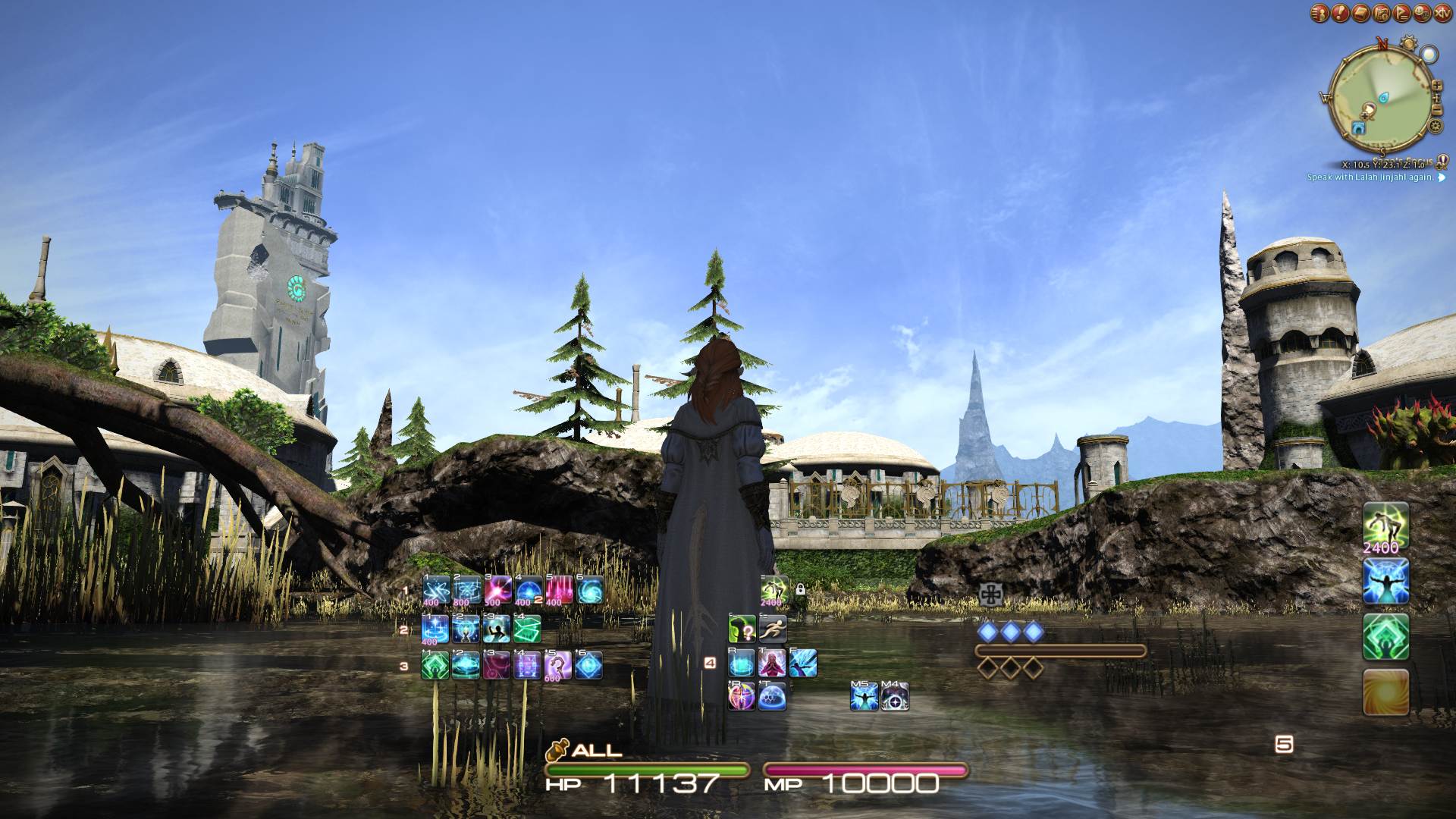Image resolution: width=1456 pixels, height=819 pixels.
Task: Click the green question-mark item slot on hotbar 4
Action: coord(742,629)
